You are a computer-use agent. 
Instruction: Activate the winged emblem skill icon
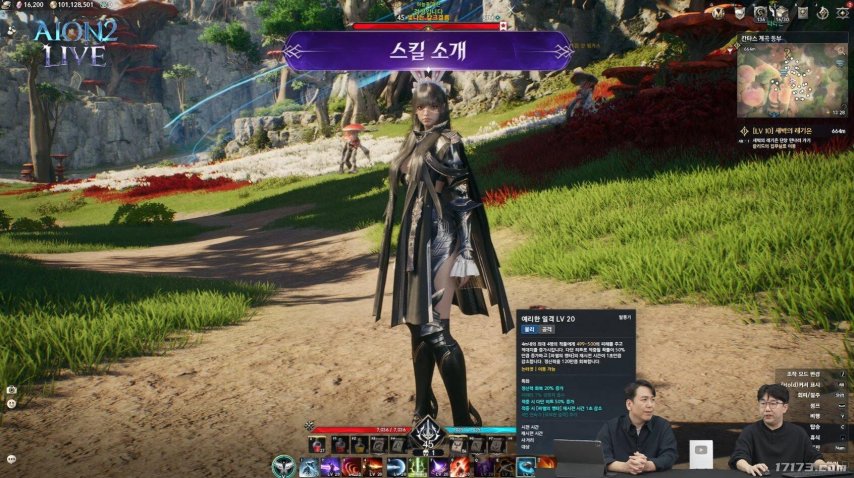284,467
